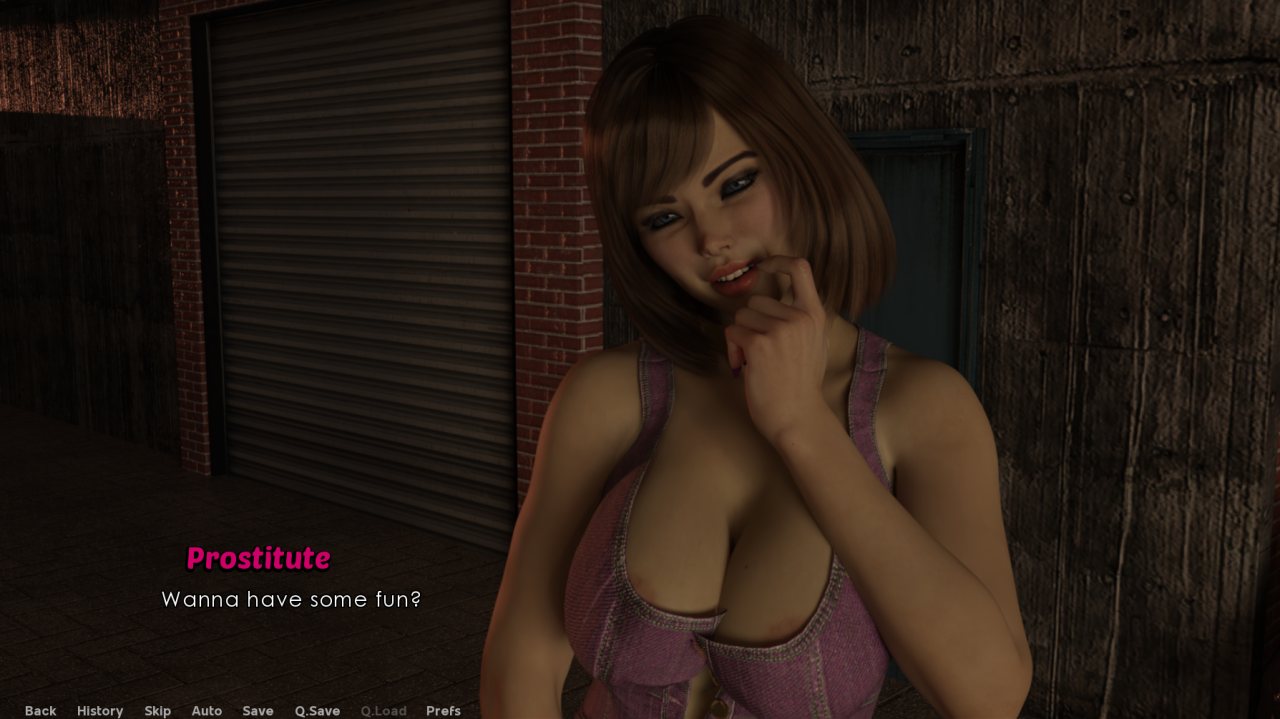The width and height of the screenshot is (1280, 719).
Task: Go back using the Back button
Action: click(40, 711)
